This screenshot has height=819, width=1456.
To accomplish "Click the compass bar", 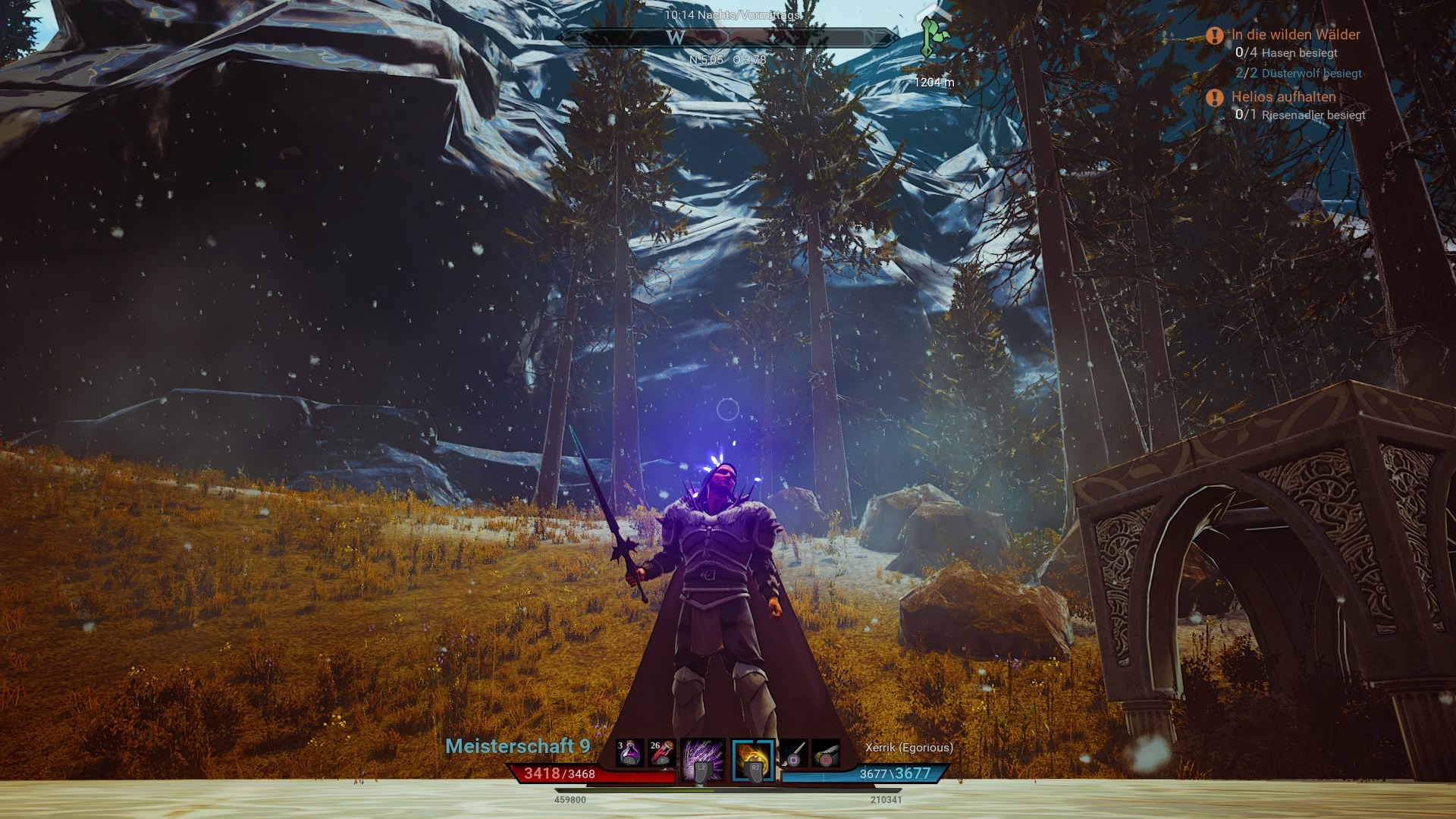I will click(726, 37).
